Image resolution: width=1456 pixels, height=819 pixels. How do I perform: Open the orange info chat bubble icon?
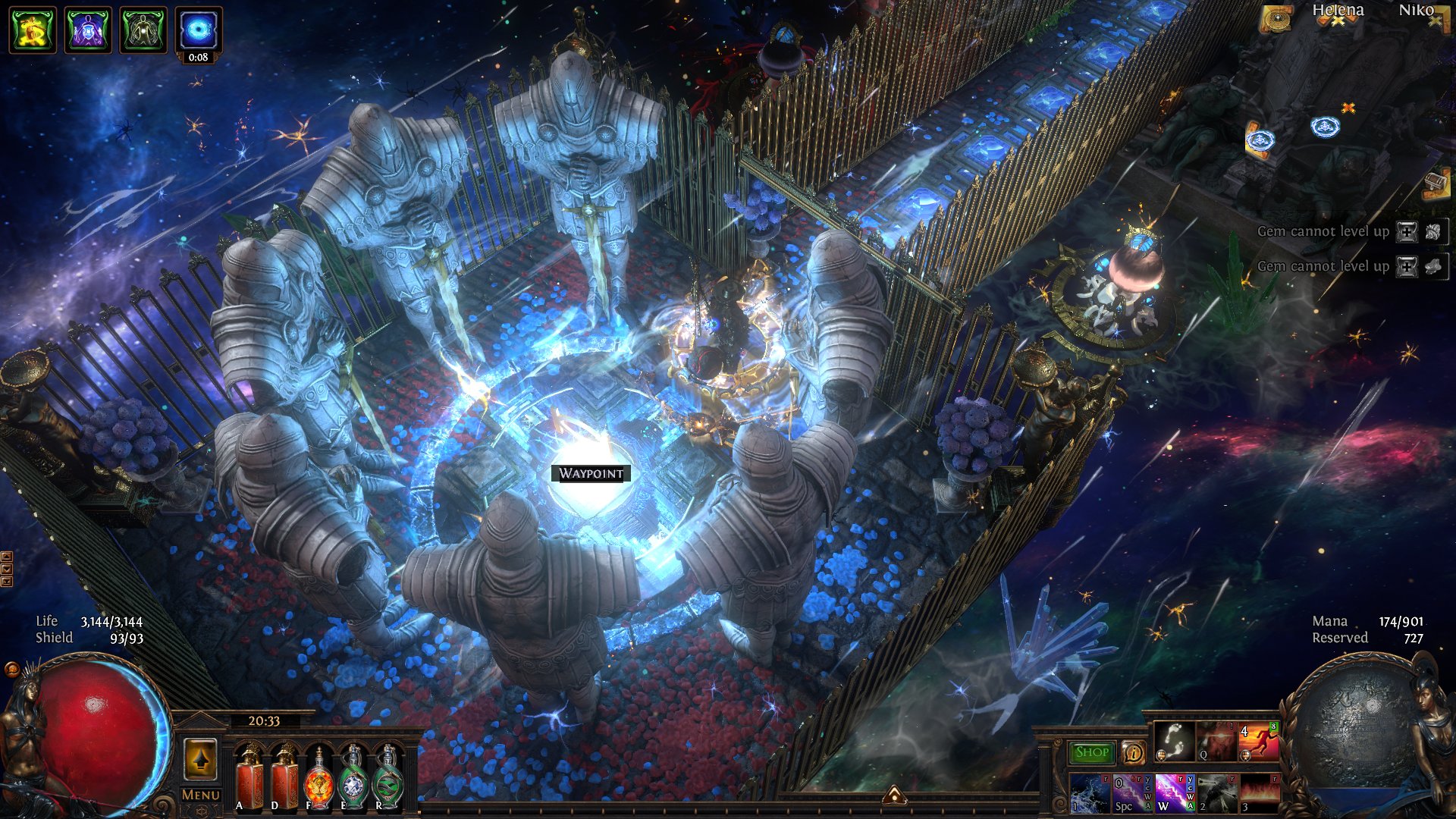point(1133,752)
